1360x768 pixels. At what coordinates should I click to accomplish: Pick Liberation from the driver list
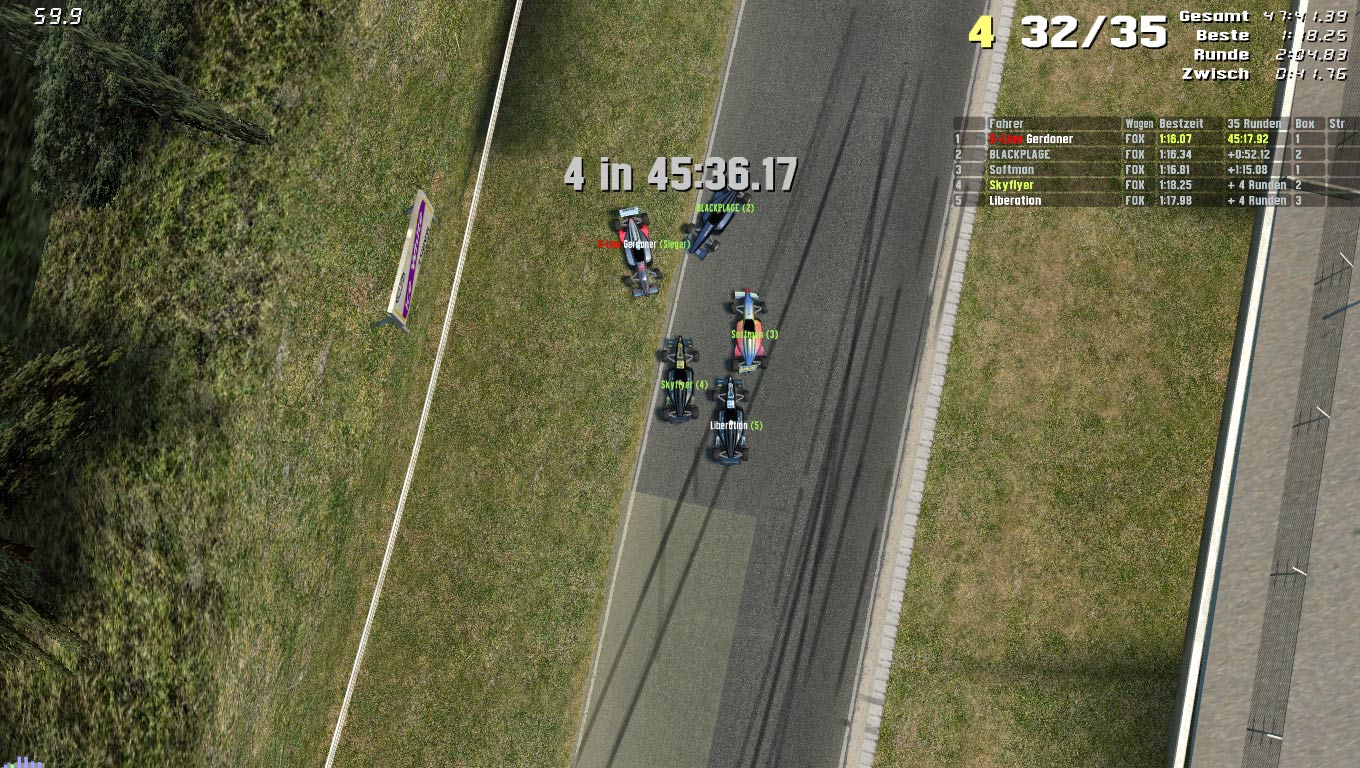(x=1015, y=201)
